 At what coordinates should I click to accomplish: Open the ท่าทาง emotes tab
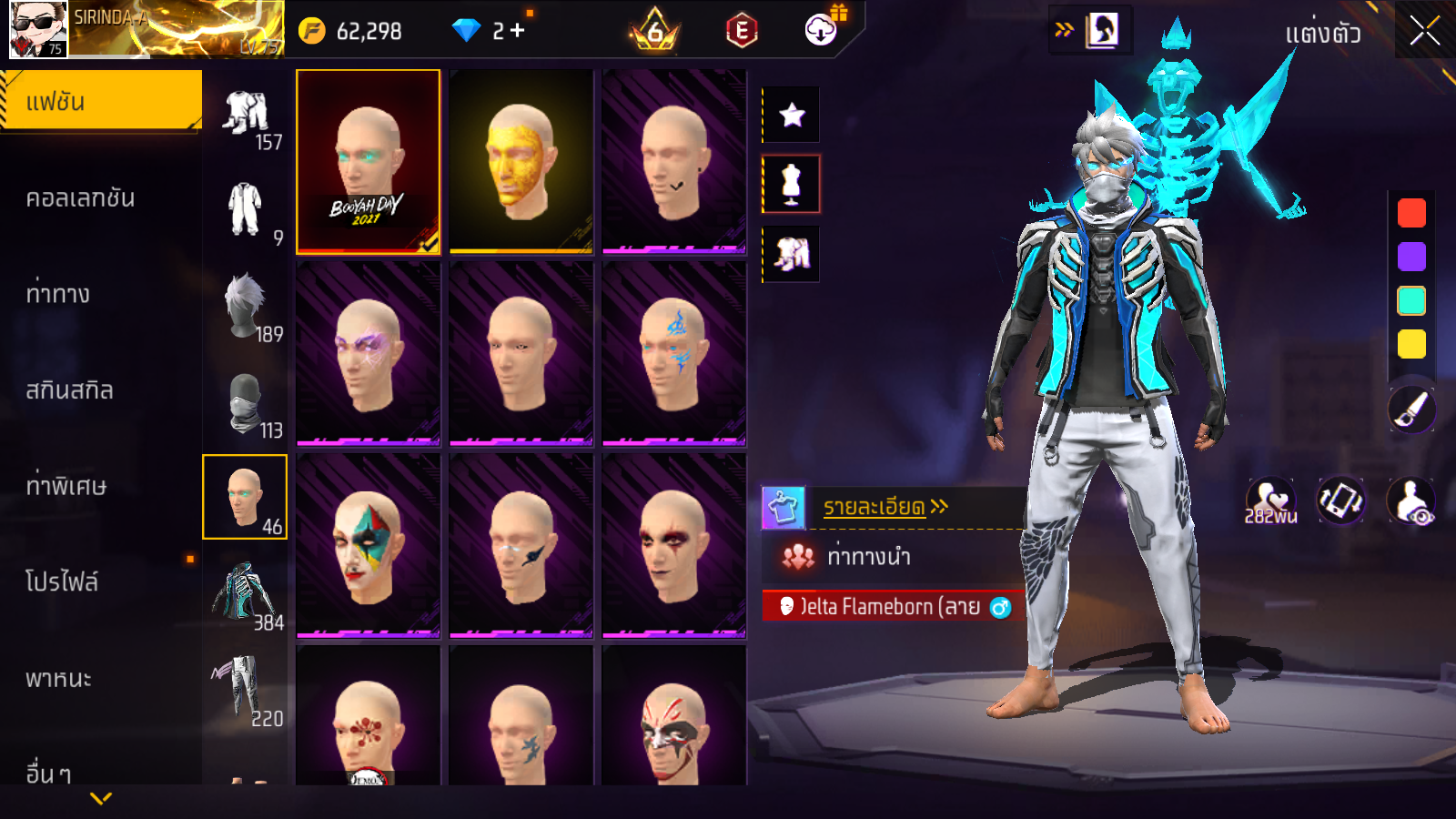point(58,294)
